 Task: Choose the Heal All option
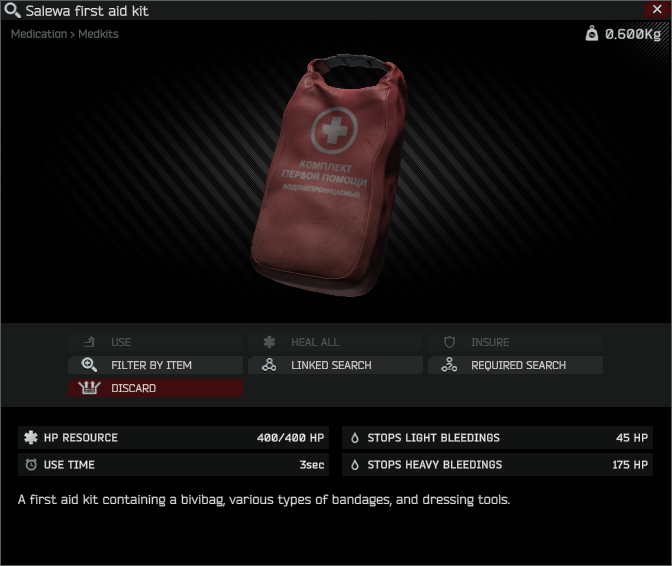pyautogui.click(x=335, y=342)
